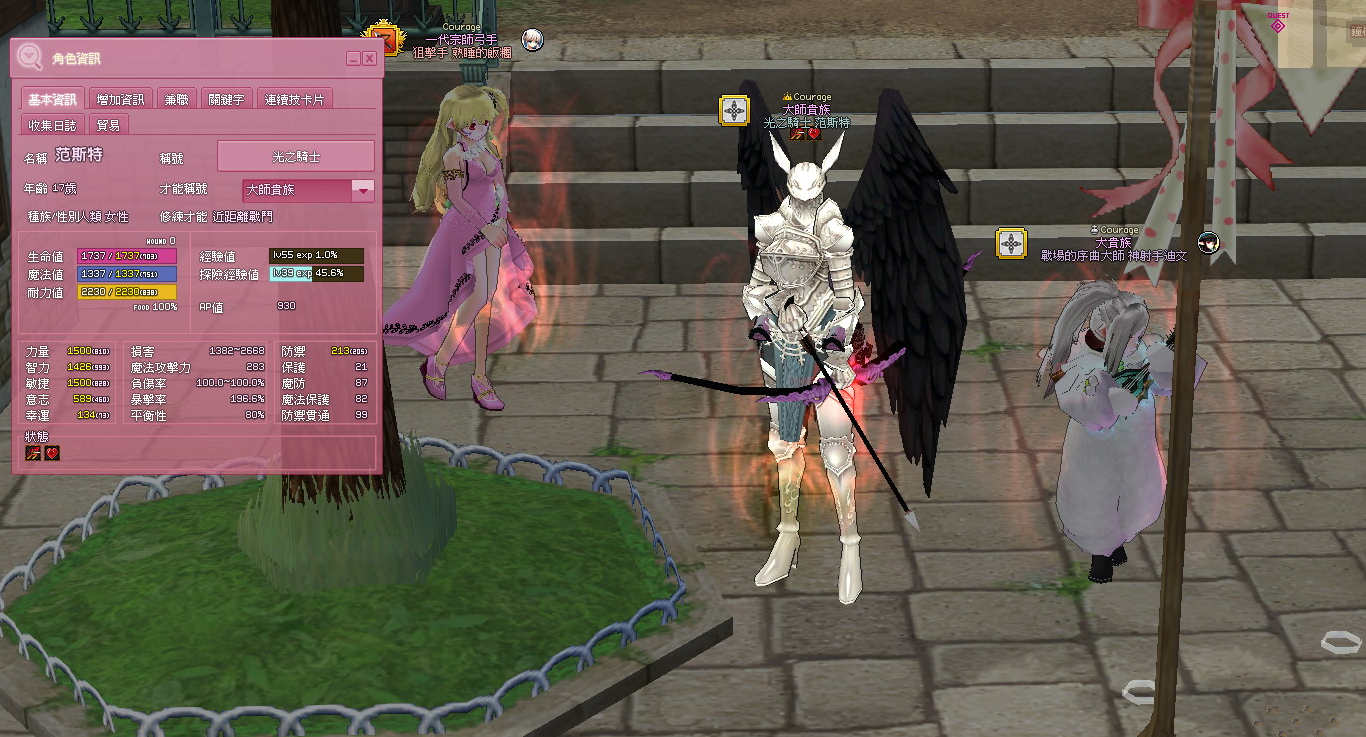Screen dimensions: 1366x737
Task: Open the 增加資訊 tab
Action: click(x=120, y=99)
